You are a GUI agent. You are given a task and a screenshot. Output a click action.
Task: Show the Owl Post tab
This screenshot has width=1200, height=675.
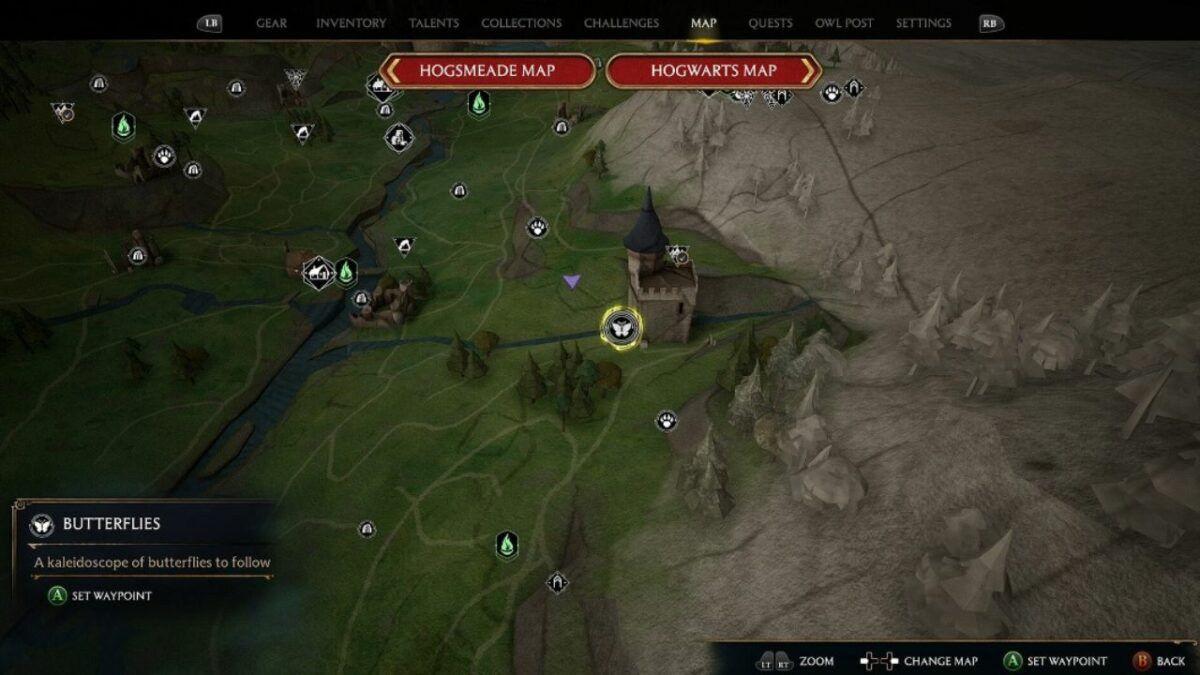point(844,23)
